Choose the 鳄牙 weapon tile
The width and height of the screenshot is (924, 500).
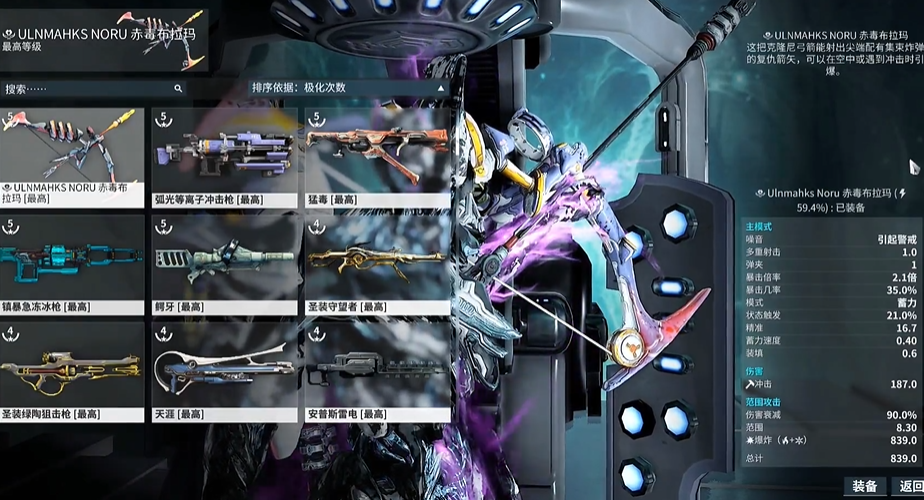pos(224,263)
